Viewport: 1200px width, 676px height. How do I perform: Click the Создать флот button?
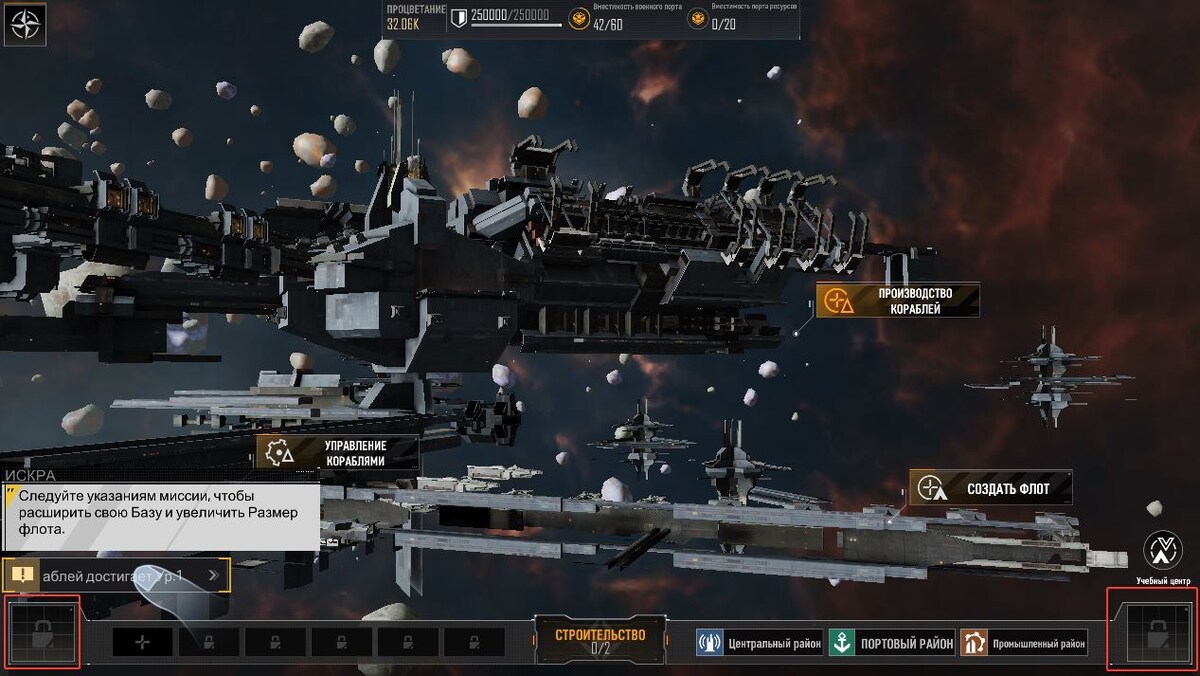point(990,488)
